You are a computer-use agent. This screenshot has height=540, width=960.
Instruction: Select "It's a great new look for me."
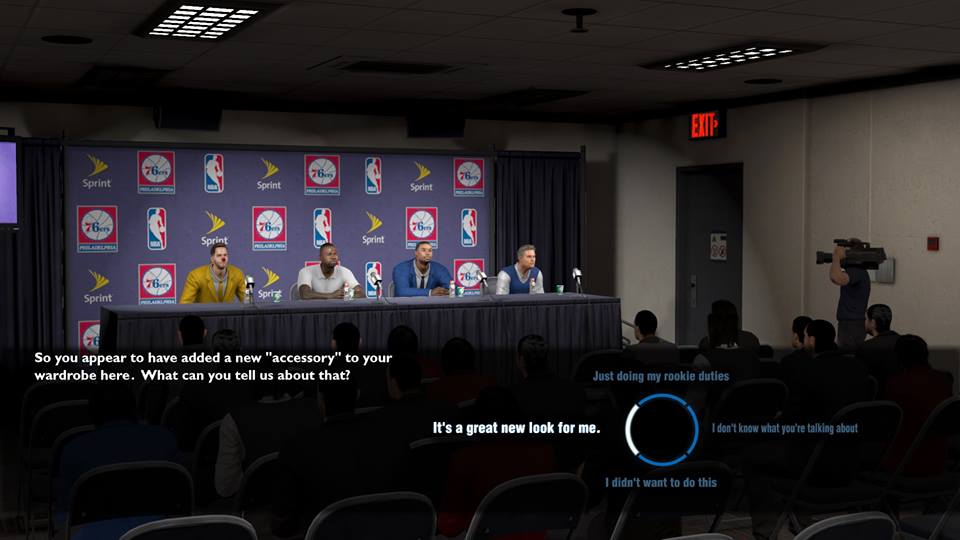pos(516,428)
